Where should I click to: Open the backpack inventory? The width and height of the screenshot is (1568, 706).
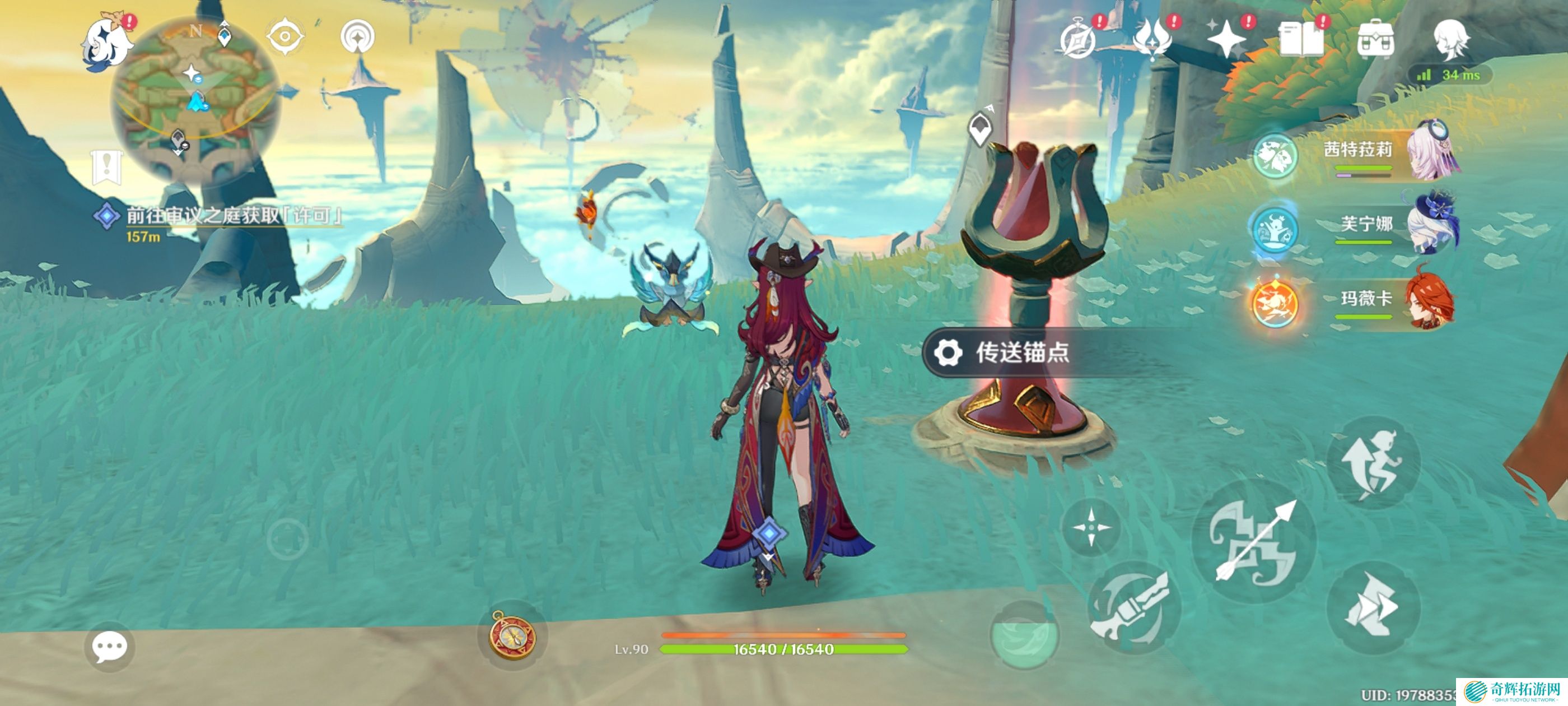pyautogui.click(x=1376, y=40)
